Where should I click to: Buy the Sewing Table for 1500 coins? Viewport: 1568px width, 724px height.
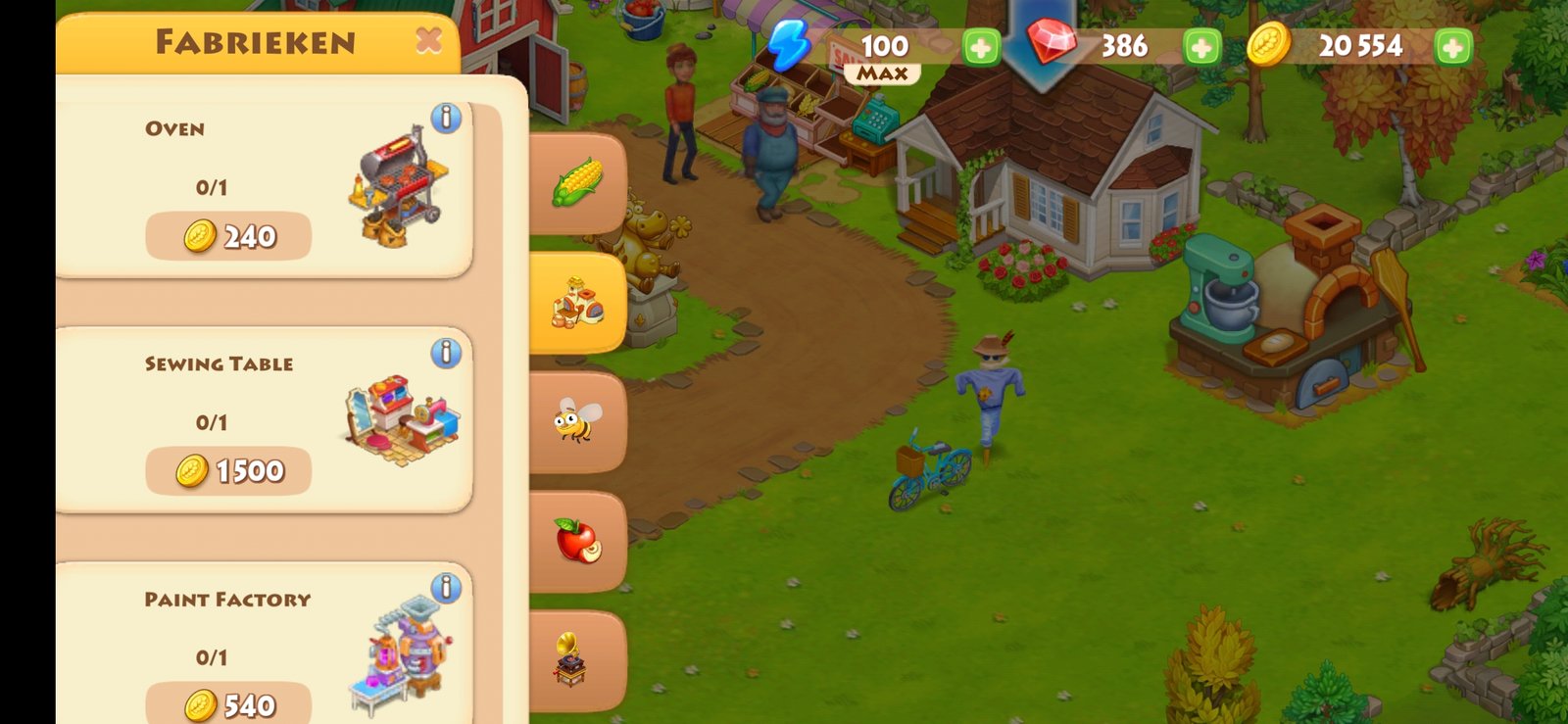(228, 471)
